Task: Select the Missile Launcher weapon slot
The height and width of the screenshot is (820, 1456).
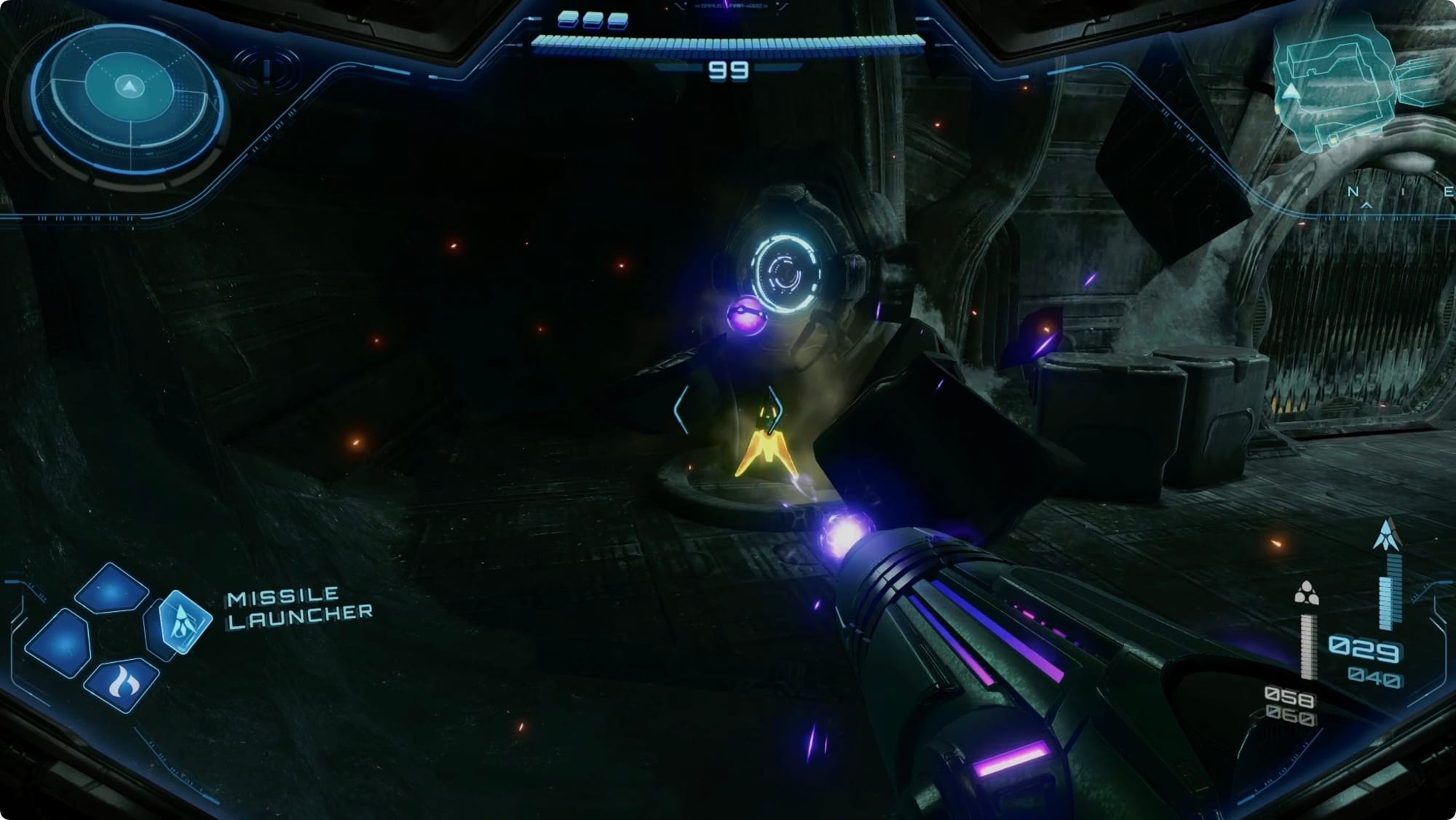Action: point(181,623)
